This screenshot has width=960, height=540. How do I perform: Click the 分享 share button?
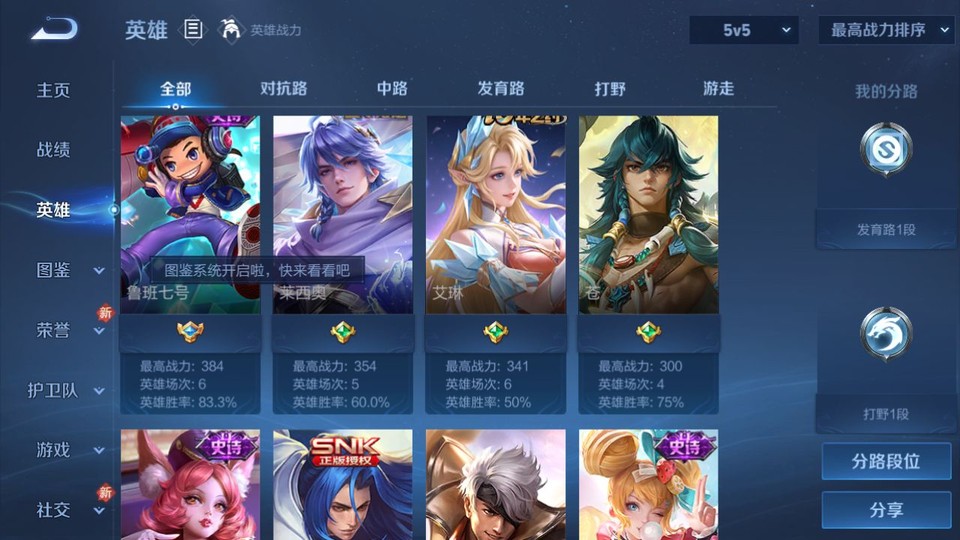coord(886,510)
